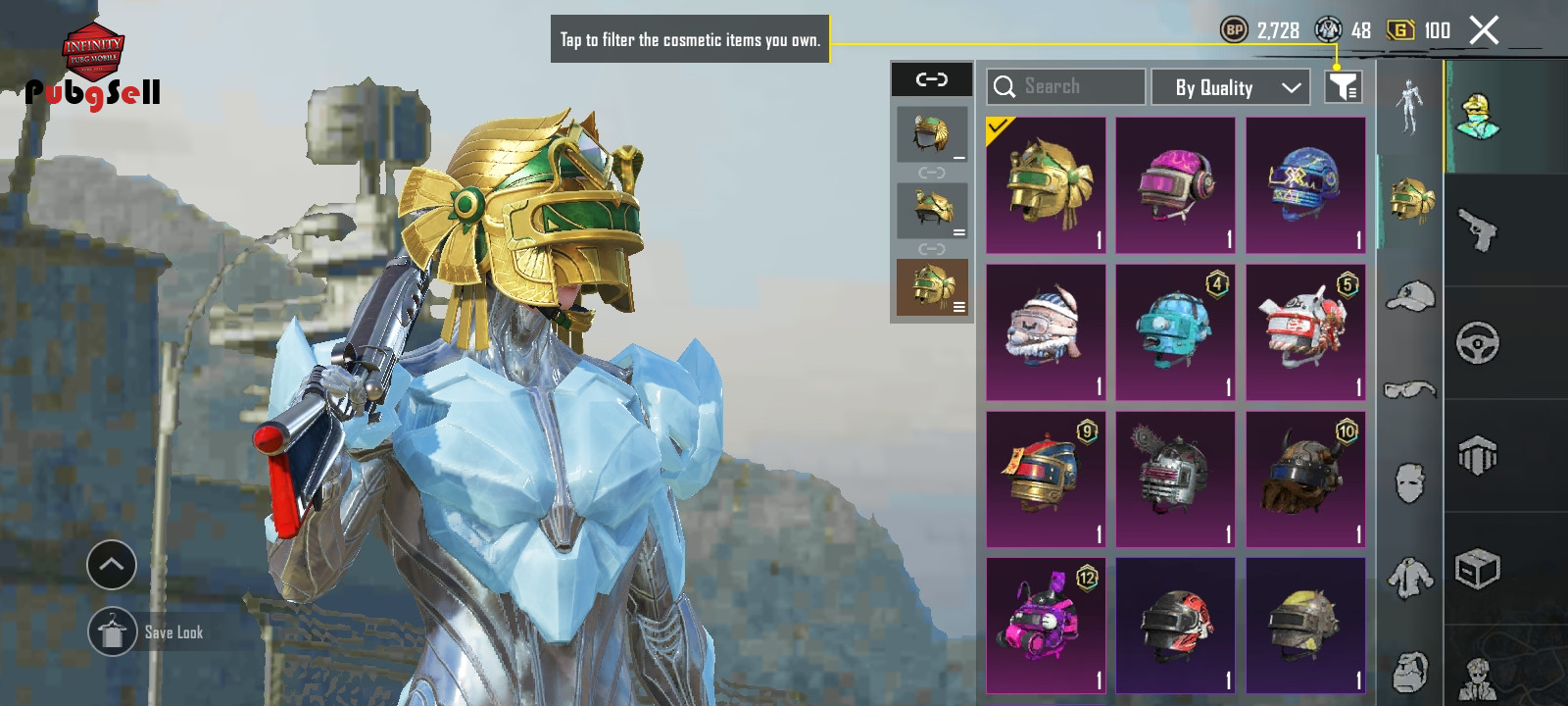Open the pistol weapons category
Screen dimensions: 1568x706
(1477, 230)
